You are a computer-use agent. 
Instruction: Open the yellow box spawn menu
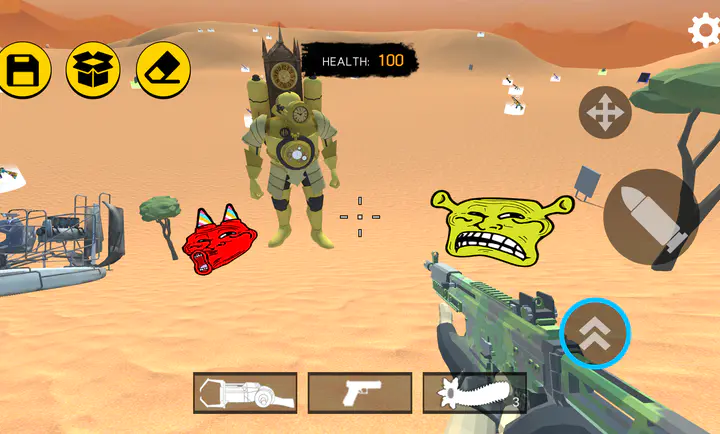[x=93, y=70]
